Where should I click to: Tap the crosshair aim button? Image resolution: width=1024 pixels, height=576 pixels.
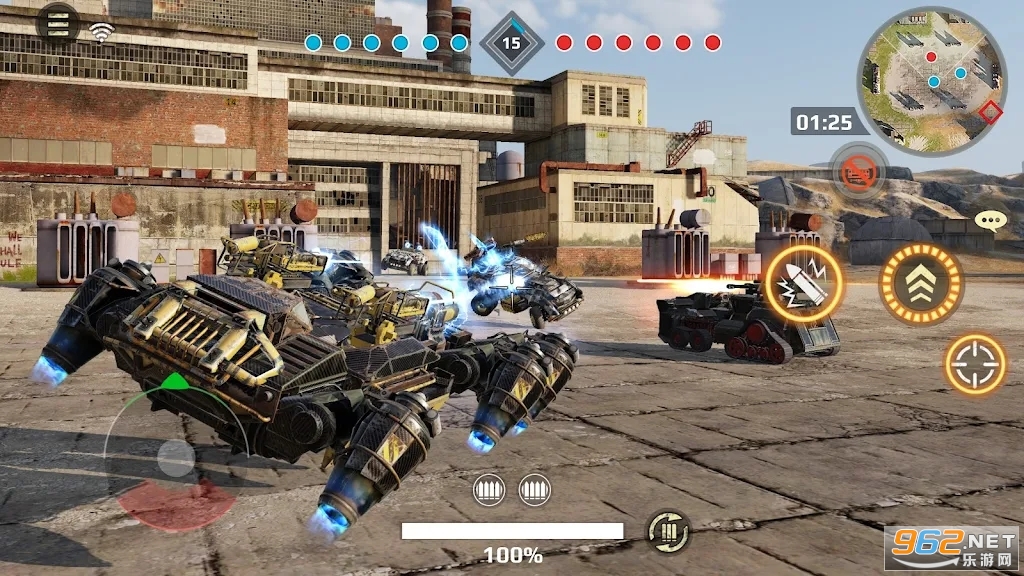coord(975,364)
